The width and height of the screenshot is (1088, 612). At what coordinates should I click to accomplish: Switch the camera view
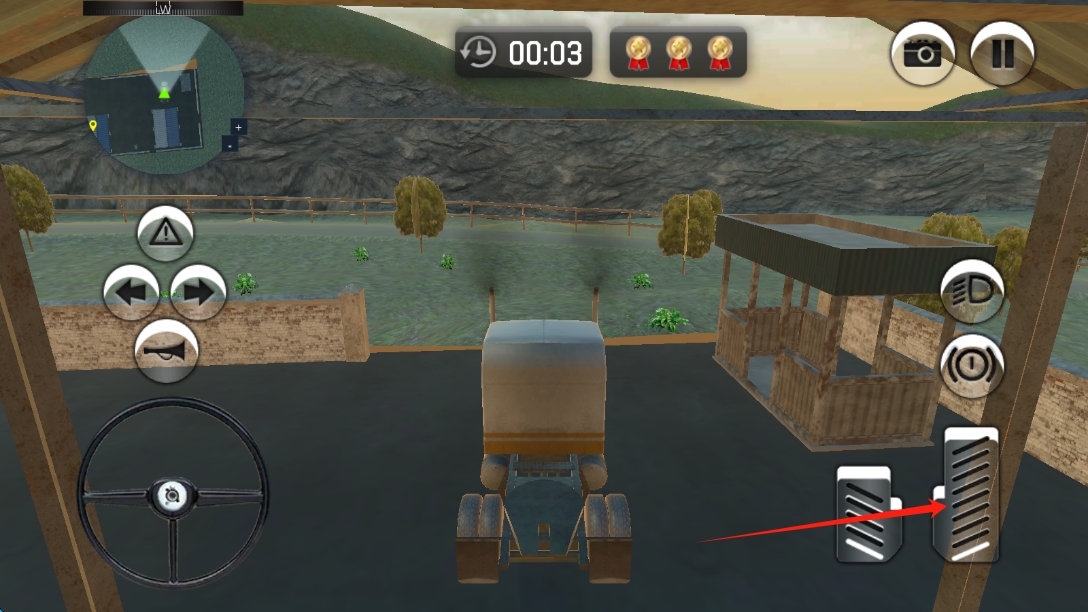922,53
